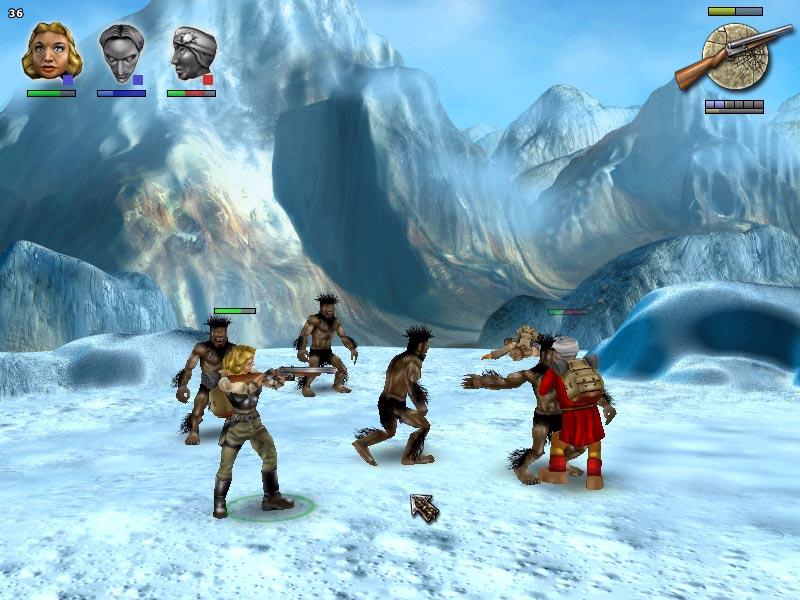Select the turbaned character portrait
Screen dimensions: 800x600
191,54
